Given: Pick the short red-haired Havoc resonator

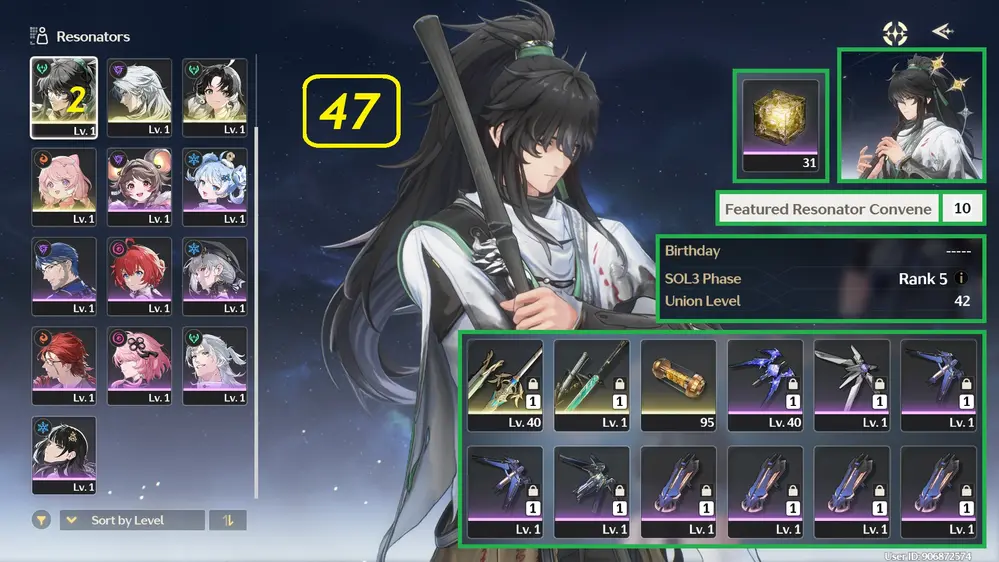Looking at the screenshot, I should (139, 276).
